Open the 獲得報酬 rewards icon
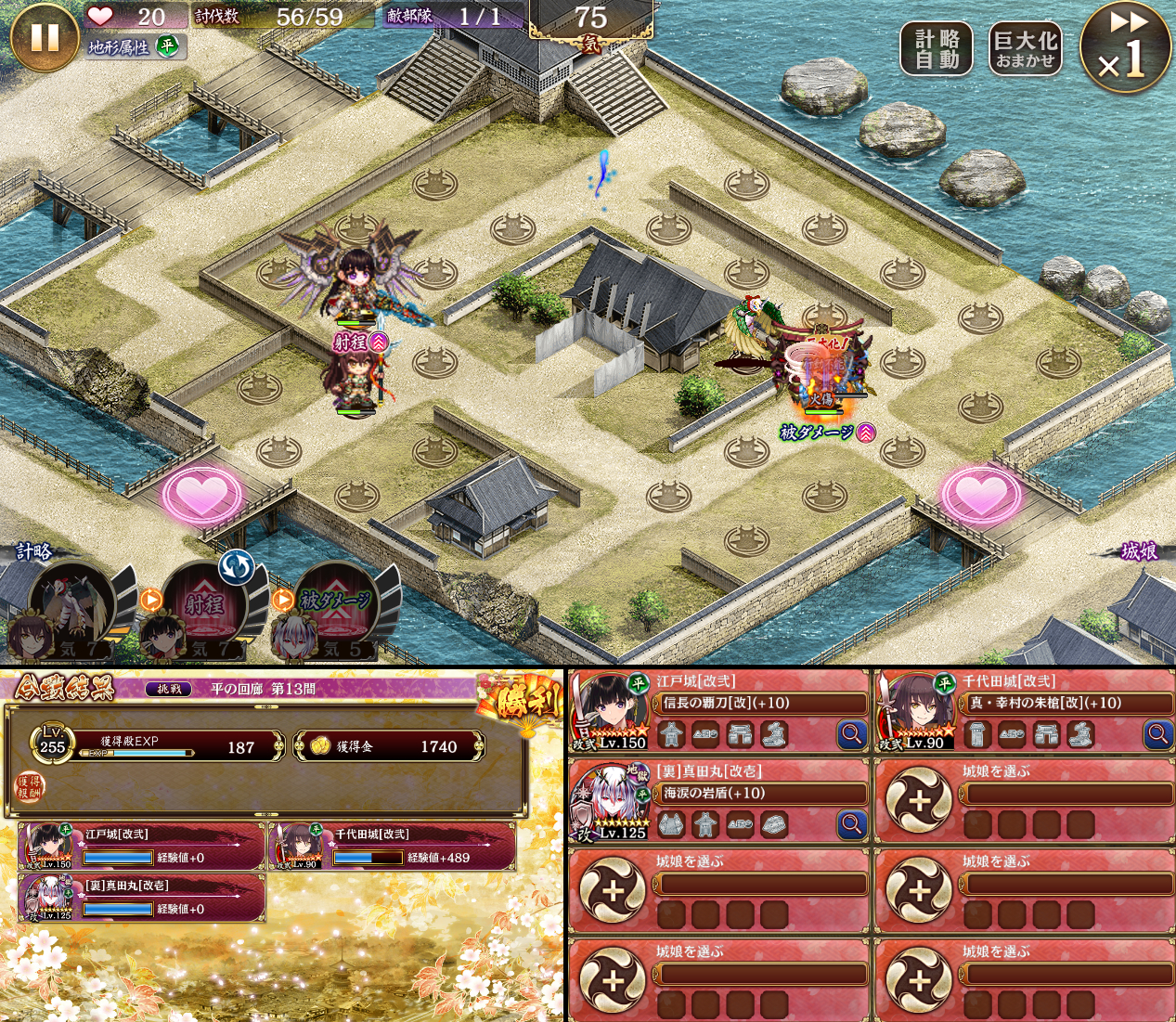 click(30, 787)
